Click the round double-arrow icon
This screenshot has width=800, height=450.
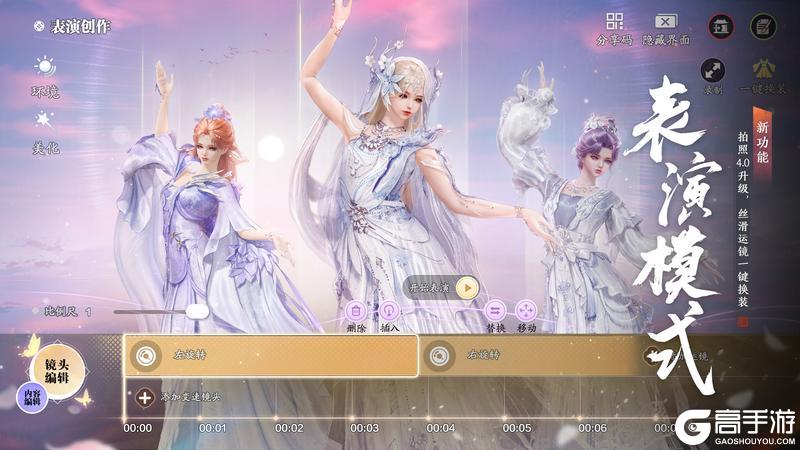coord(713,70)
